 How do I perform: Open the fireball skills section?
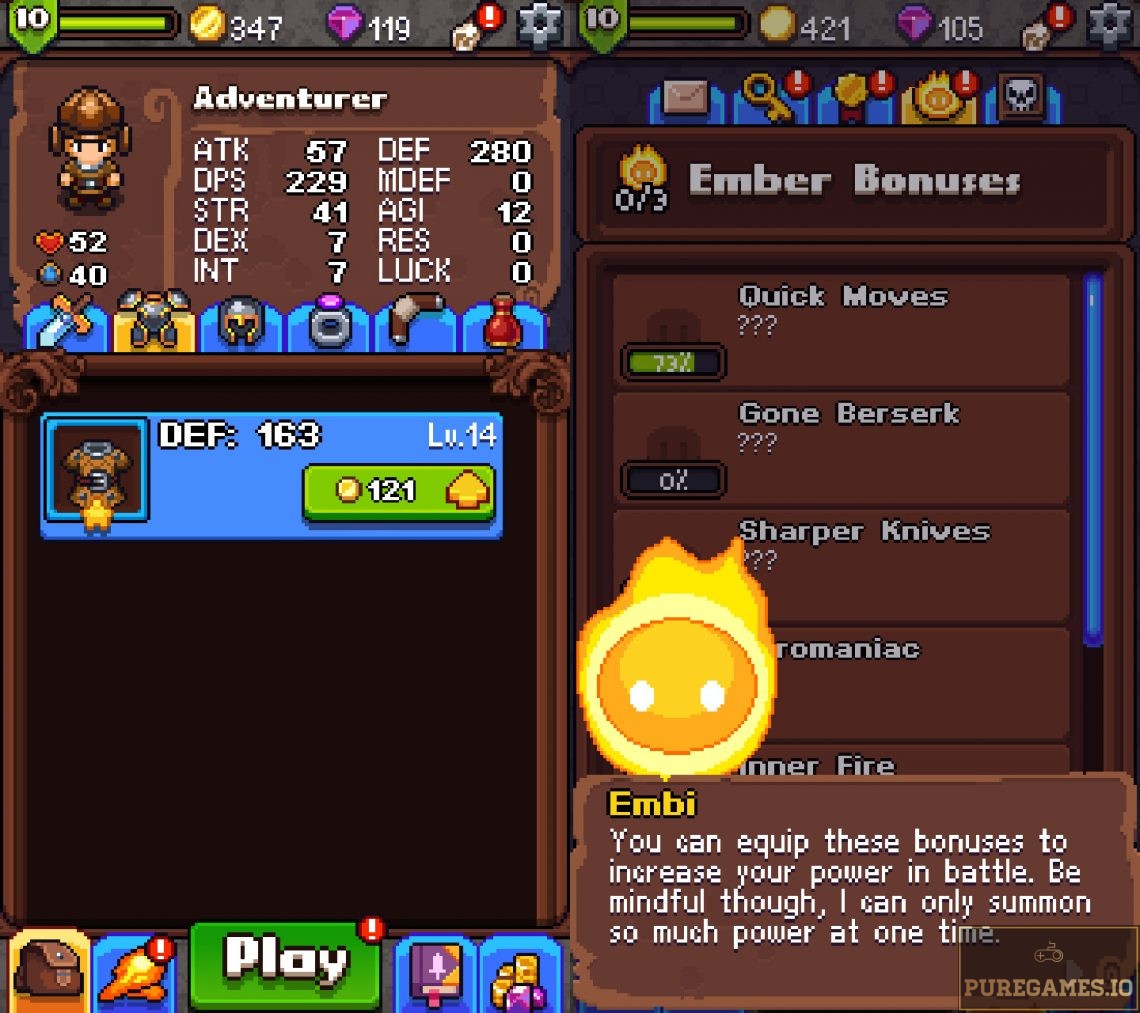coord(132,972)
